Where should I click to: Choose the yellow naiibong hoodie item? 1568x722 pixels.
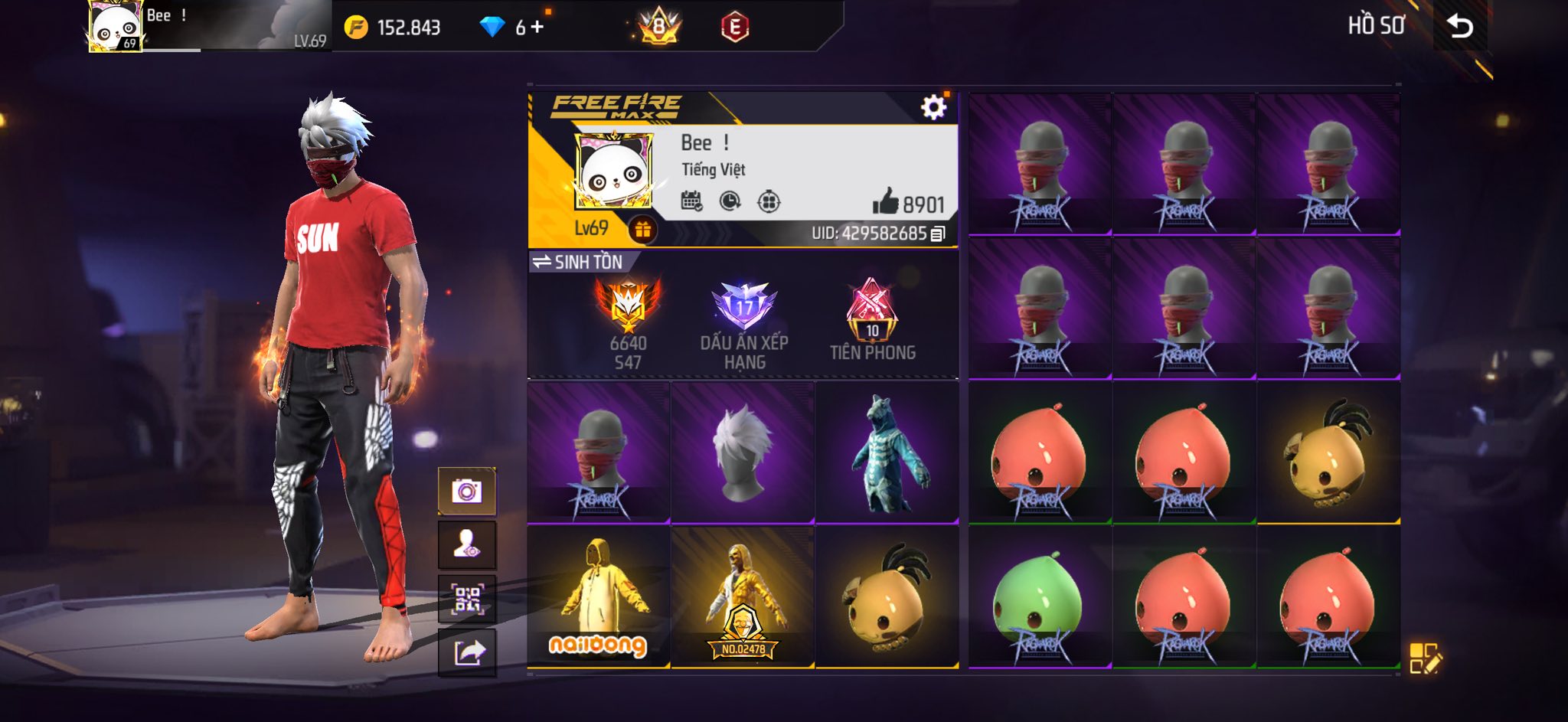(598, 596)
